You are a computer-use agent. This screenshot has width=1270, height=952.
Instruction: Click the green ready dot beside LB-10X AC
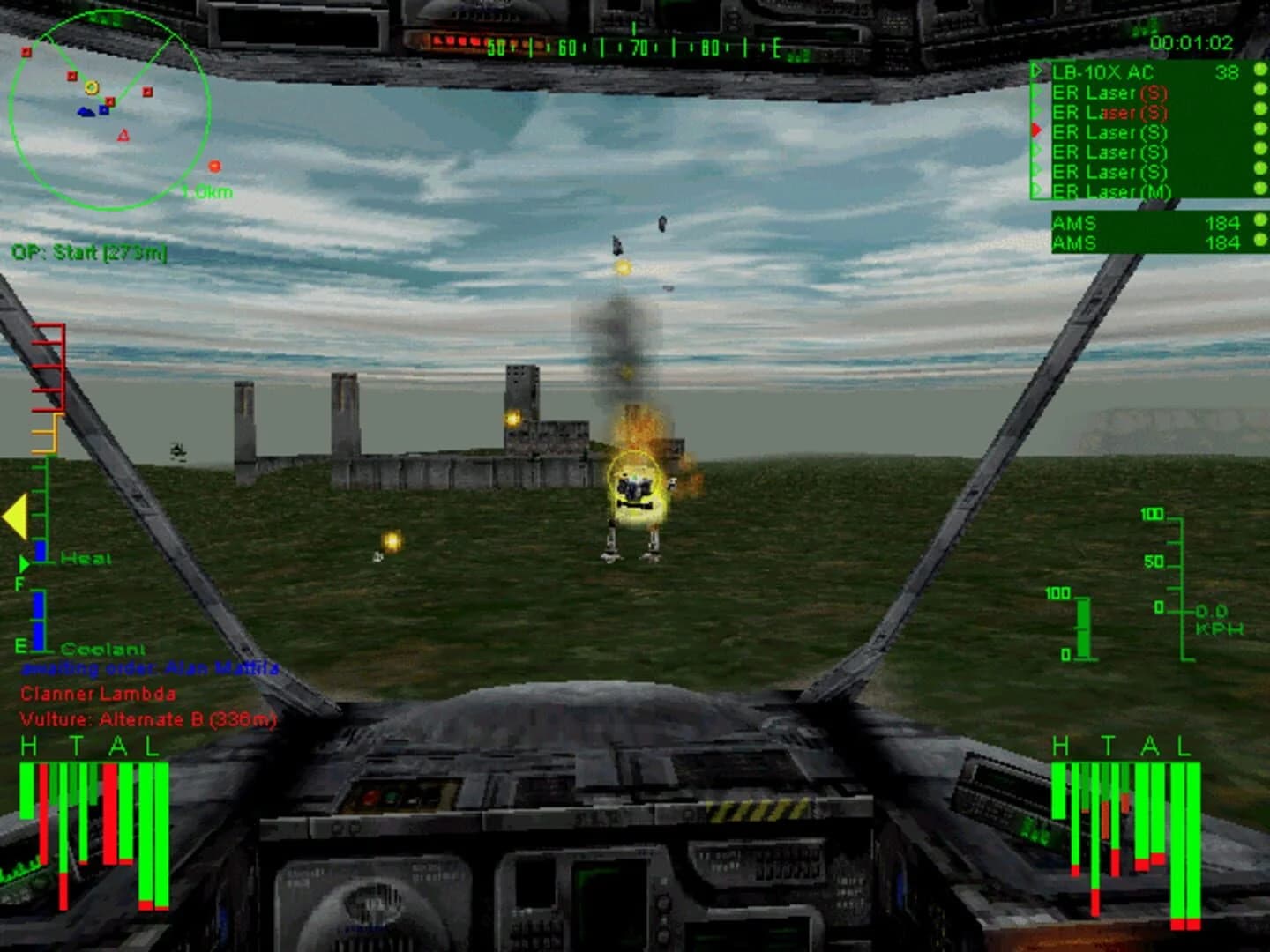1259,71
